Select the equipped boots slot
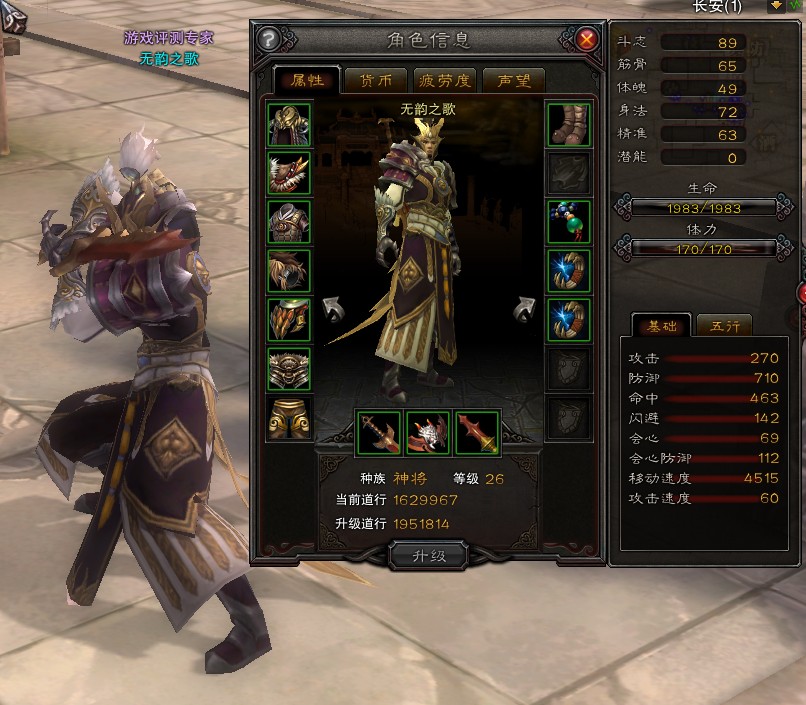 point(569,124)
